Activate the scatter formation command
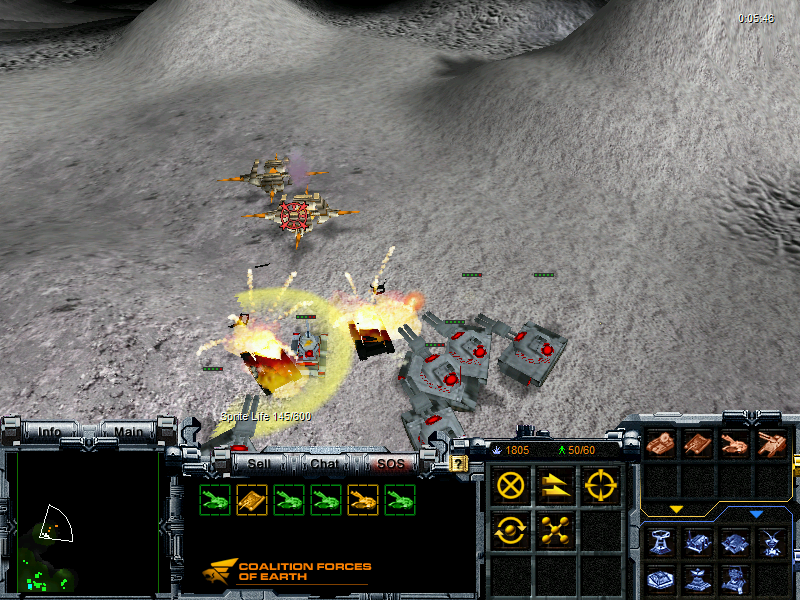This screenshot has height=600, width=800. [x=554, y=530]
